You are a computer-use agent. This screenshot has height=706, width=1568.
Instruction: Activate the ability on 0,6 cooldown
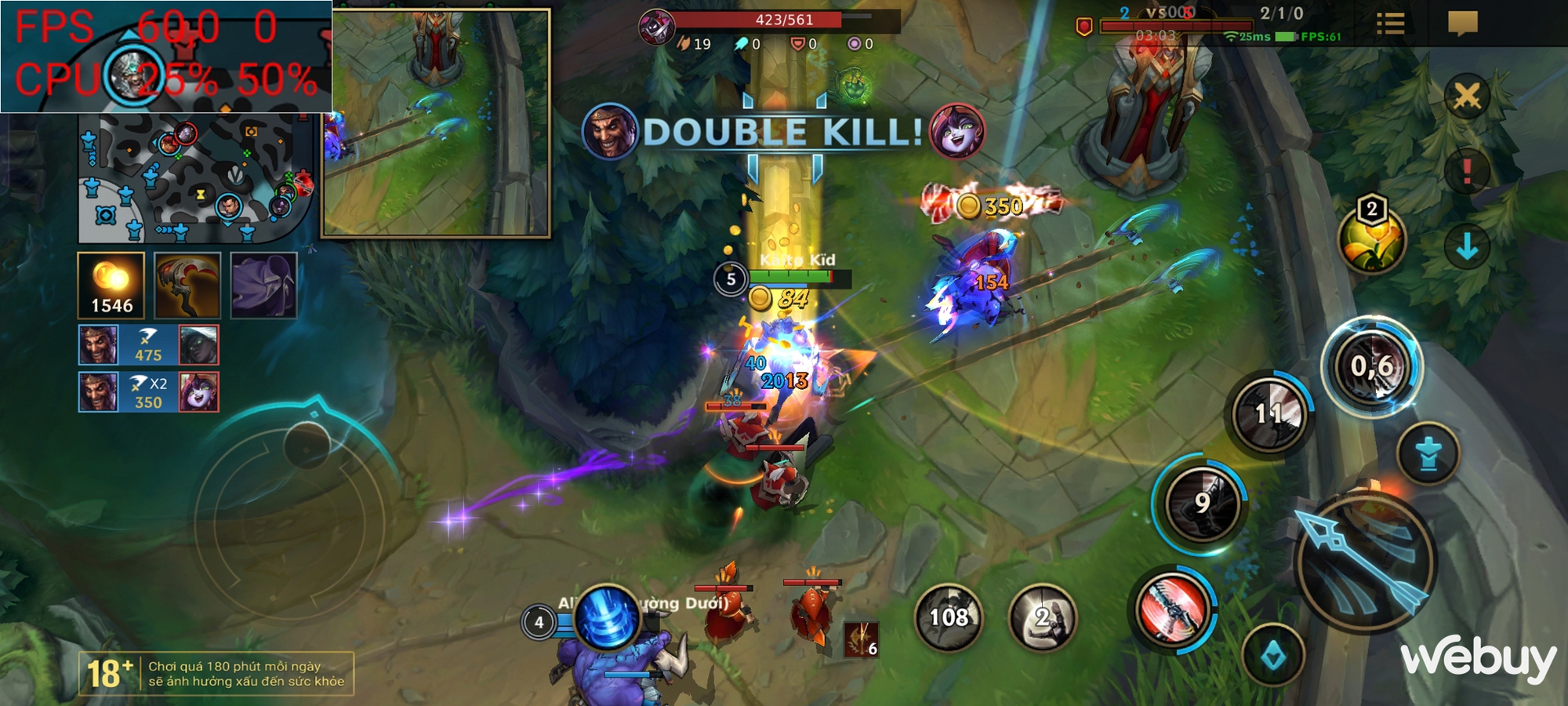coord(1372,366)
